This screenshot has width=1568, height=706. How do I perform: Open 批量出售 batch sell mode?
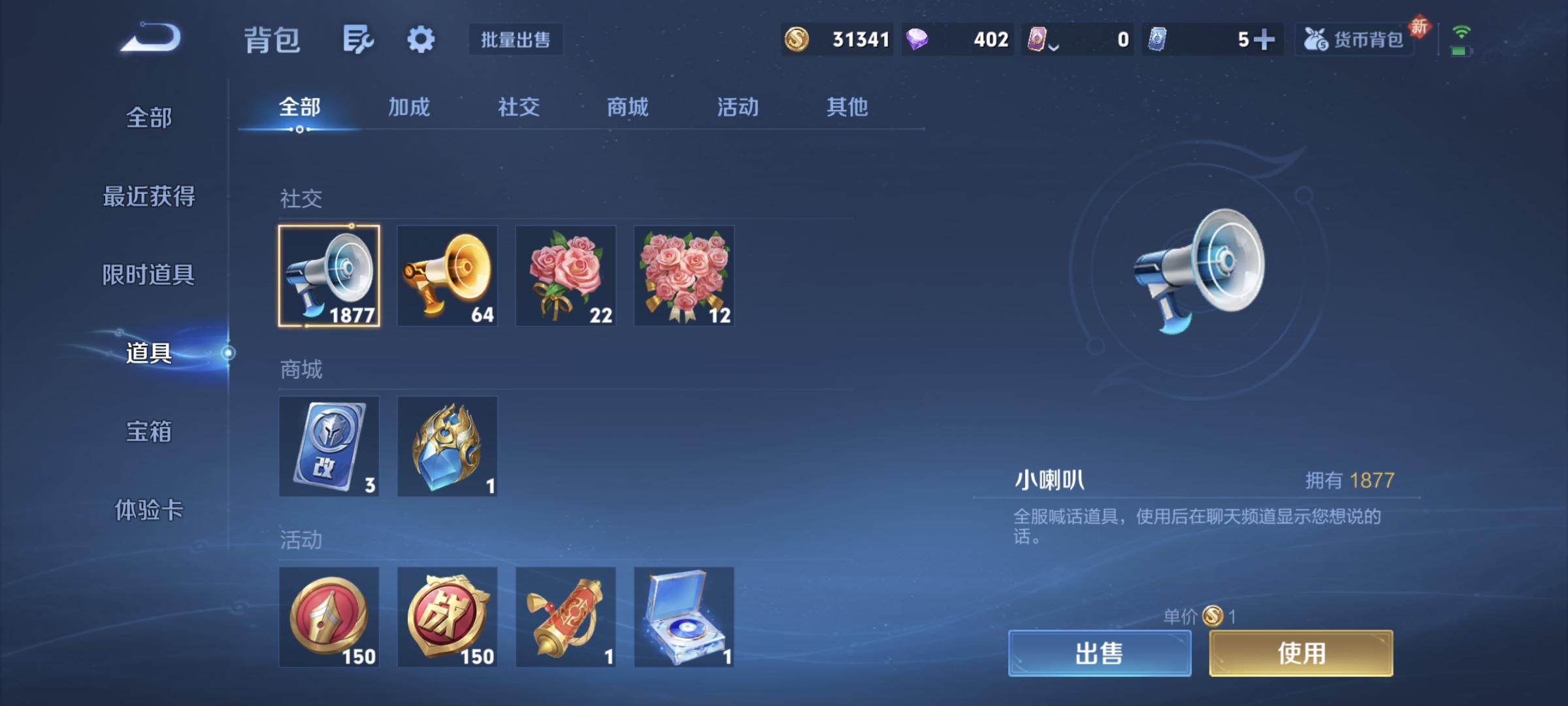click(516, 41)
